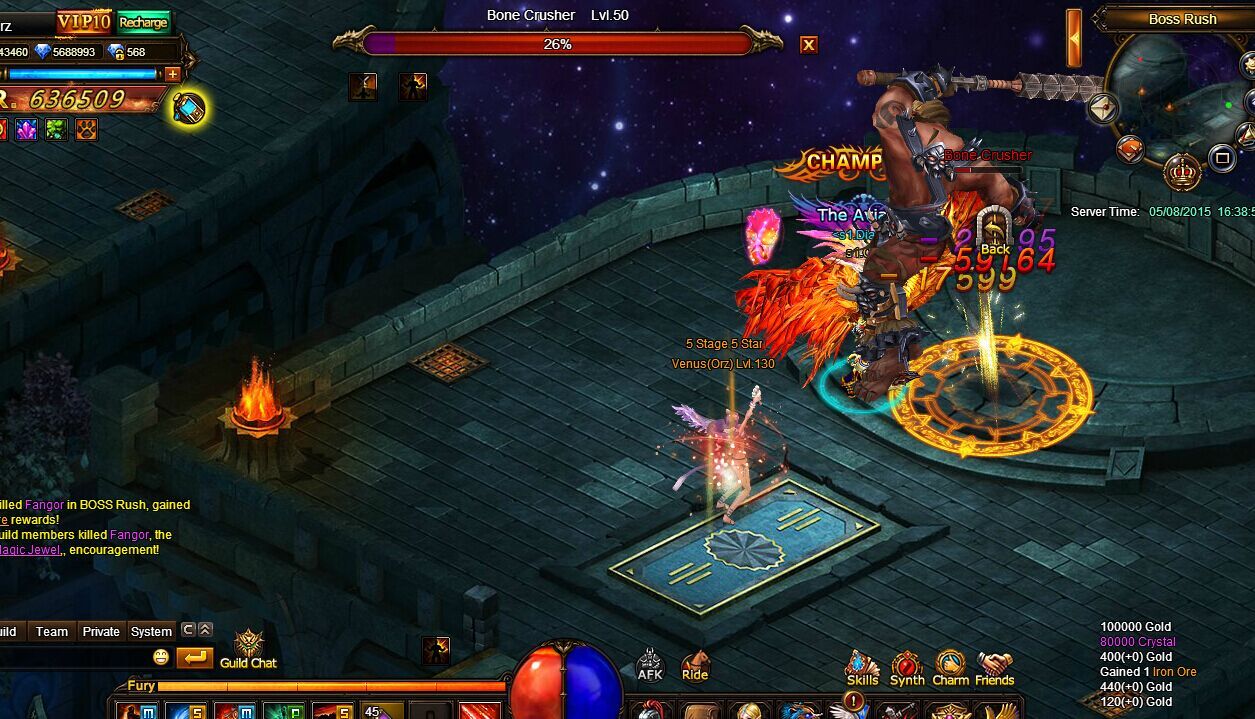Click the purple crystal buff icon
Image resolution: width=1255 pixels, height=719 pixels.
click(26, 129)
